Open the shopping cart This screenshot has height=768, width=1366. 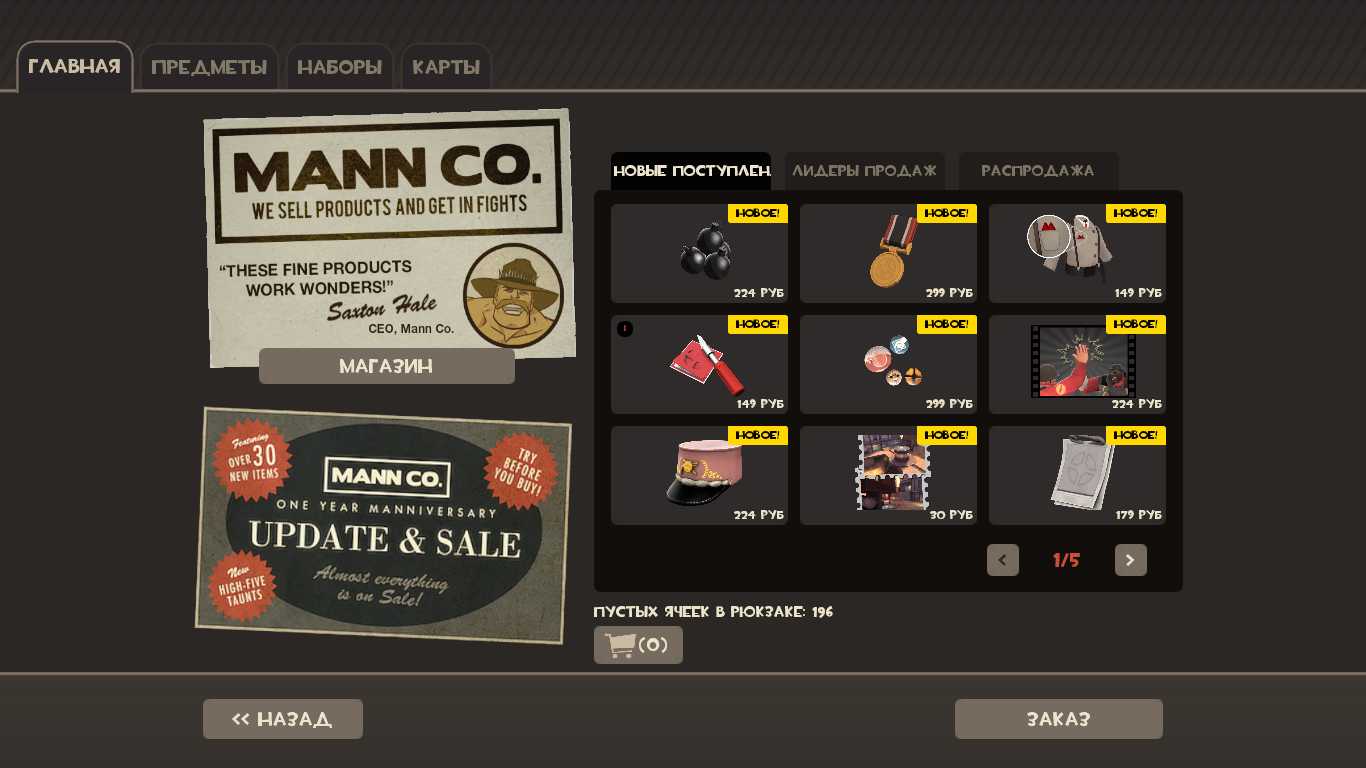pos(638,645)
